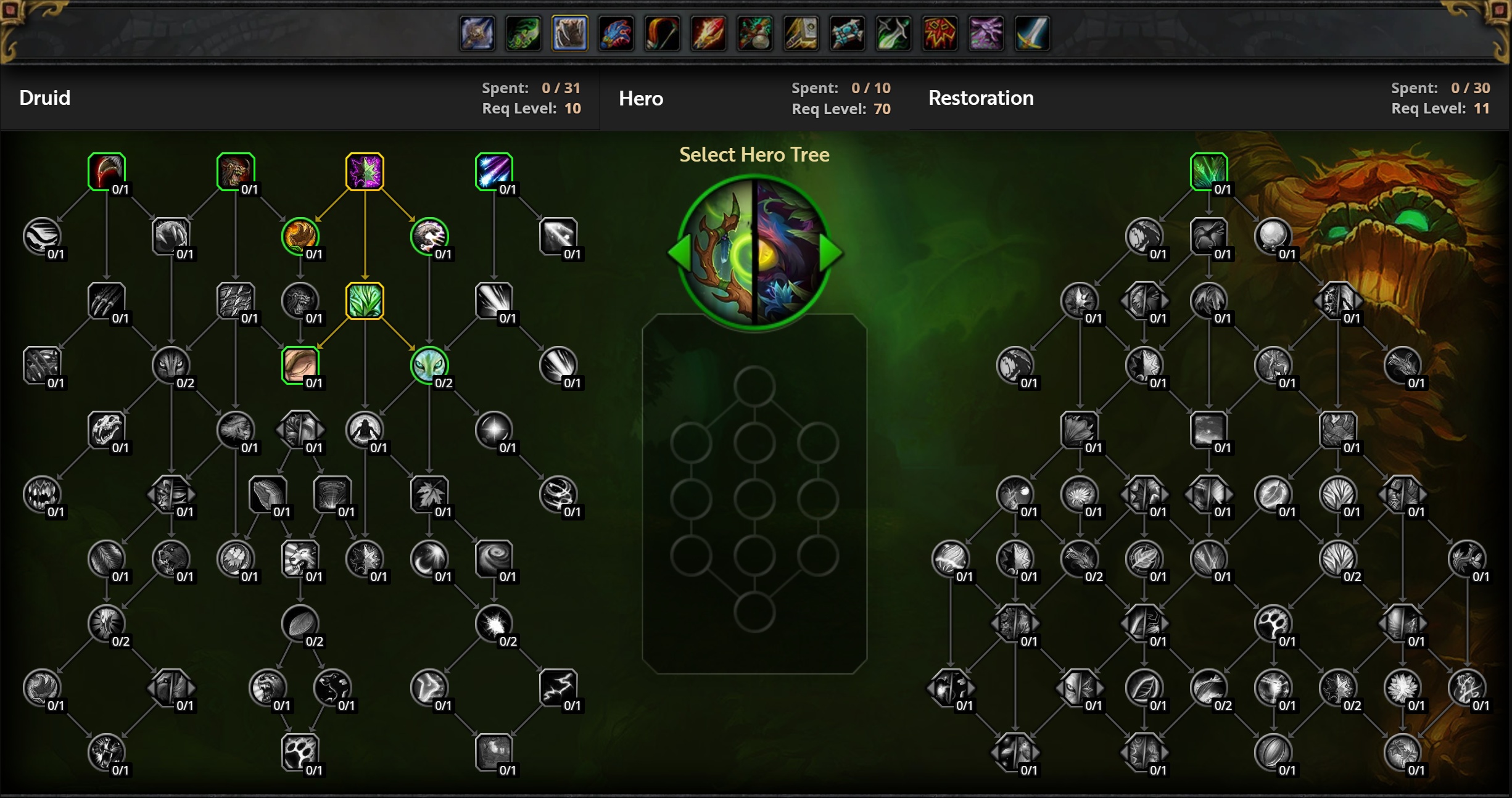
Task: Click an empty node circle in hero tree area
Action: [x=754, y=382]
